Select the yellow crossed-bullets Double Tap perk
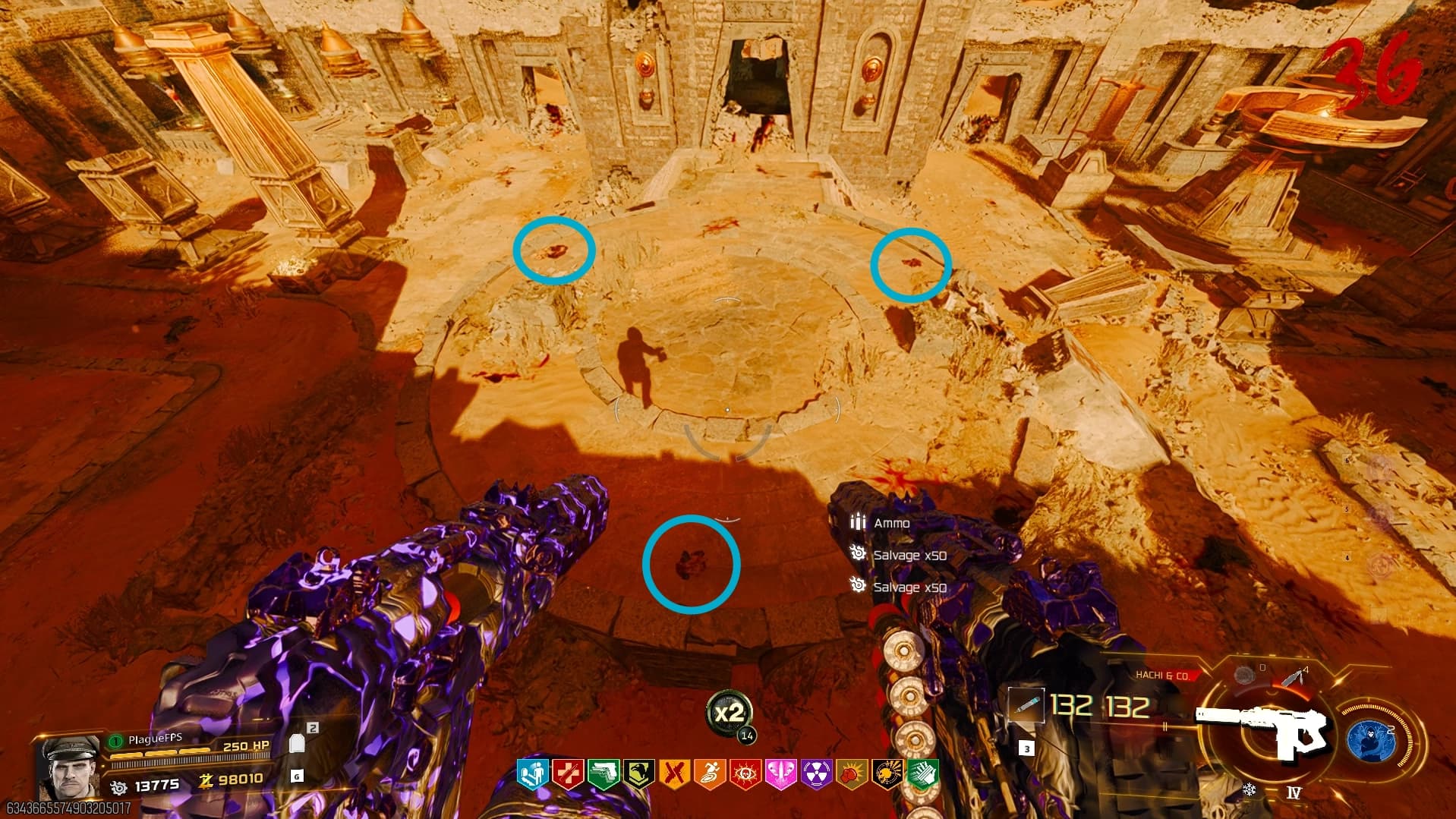This screenshot has height=819, width=1456. click(674, 774)
